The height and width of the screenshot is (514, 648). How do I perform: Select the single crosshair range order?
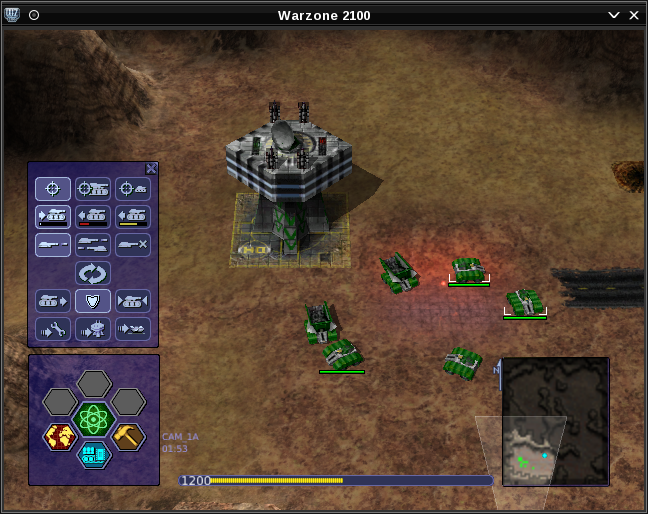click(53, 189)
